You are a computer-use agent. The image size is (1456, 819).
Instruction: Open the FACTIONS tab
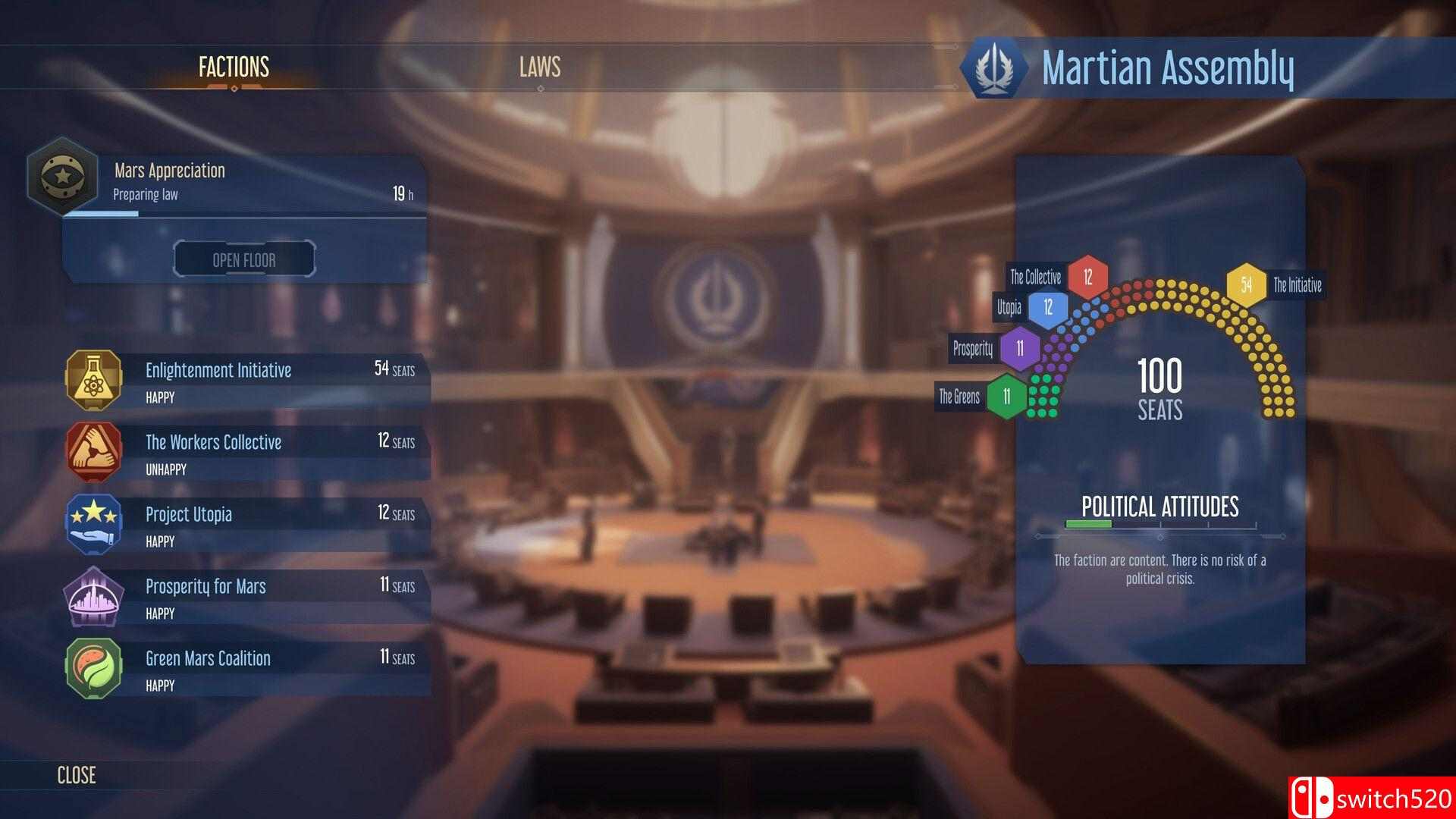point(232,68)
